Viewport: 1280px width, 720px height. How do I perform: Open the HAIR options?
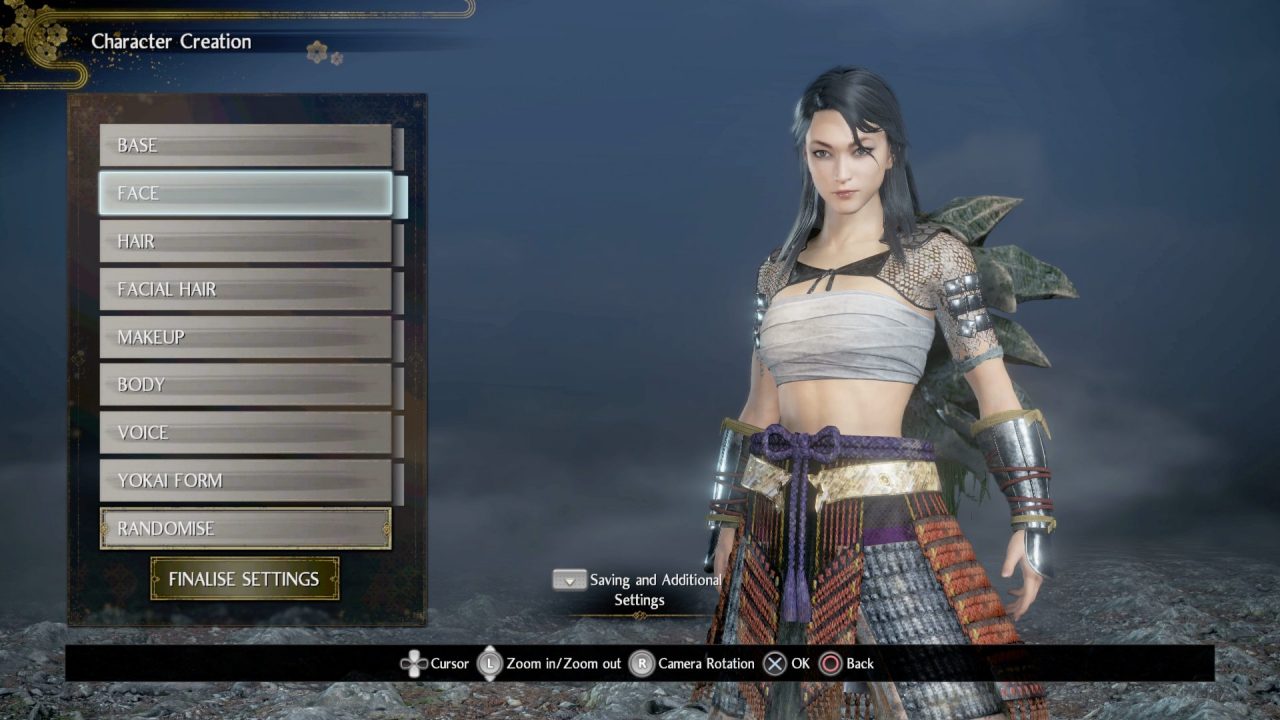pyautogui.click(x=245, y=241)
